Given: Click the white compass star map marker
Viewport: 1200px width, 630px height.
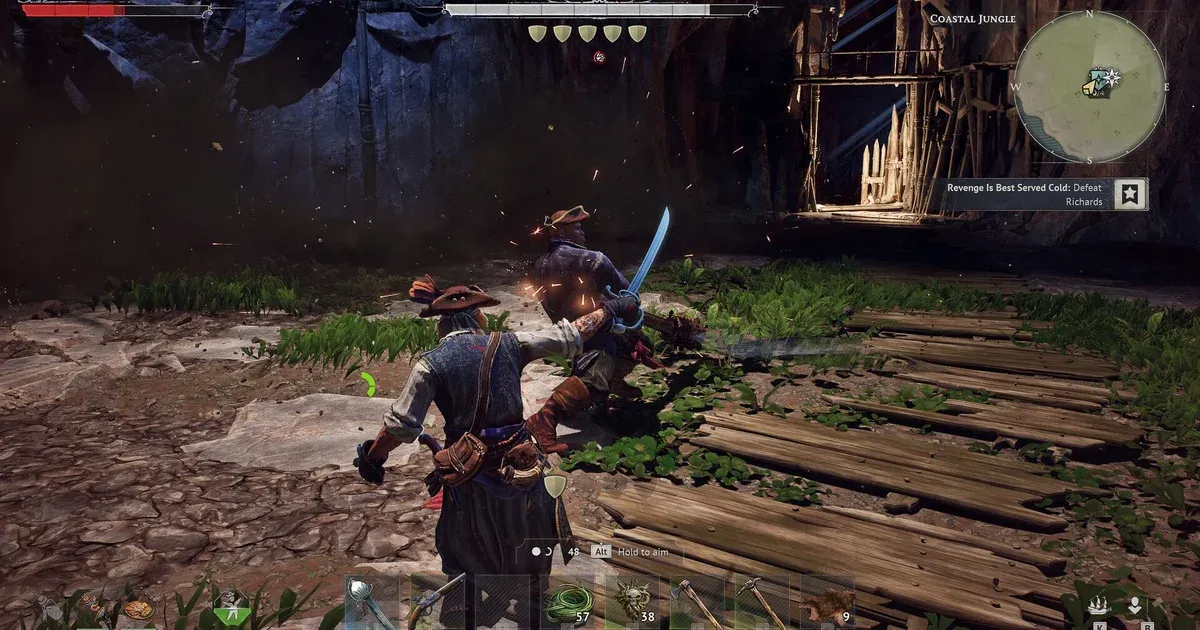Looking at the screenshot, I should tap(1111, 78).
